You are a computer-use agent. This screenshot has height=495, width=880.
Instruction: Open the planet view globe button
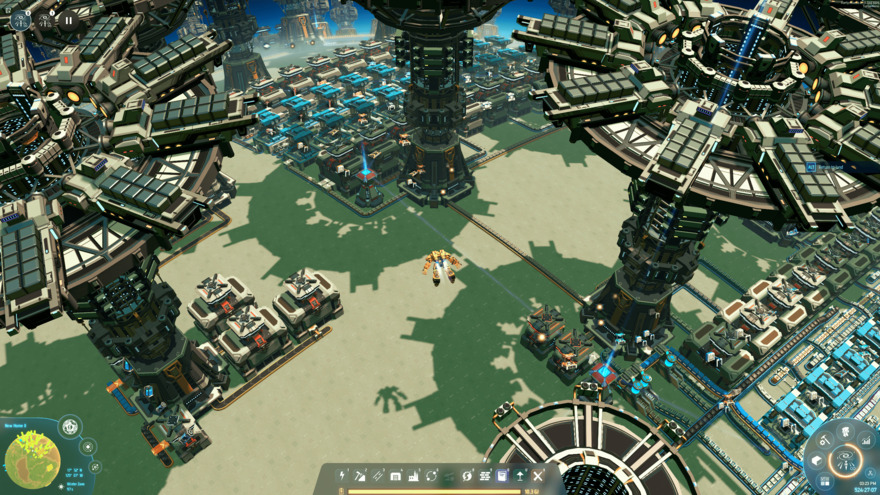70,427
